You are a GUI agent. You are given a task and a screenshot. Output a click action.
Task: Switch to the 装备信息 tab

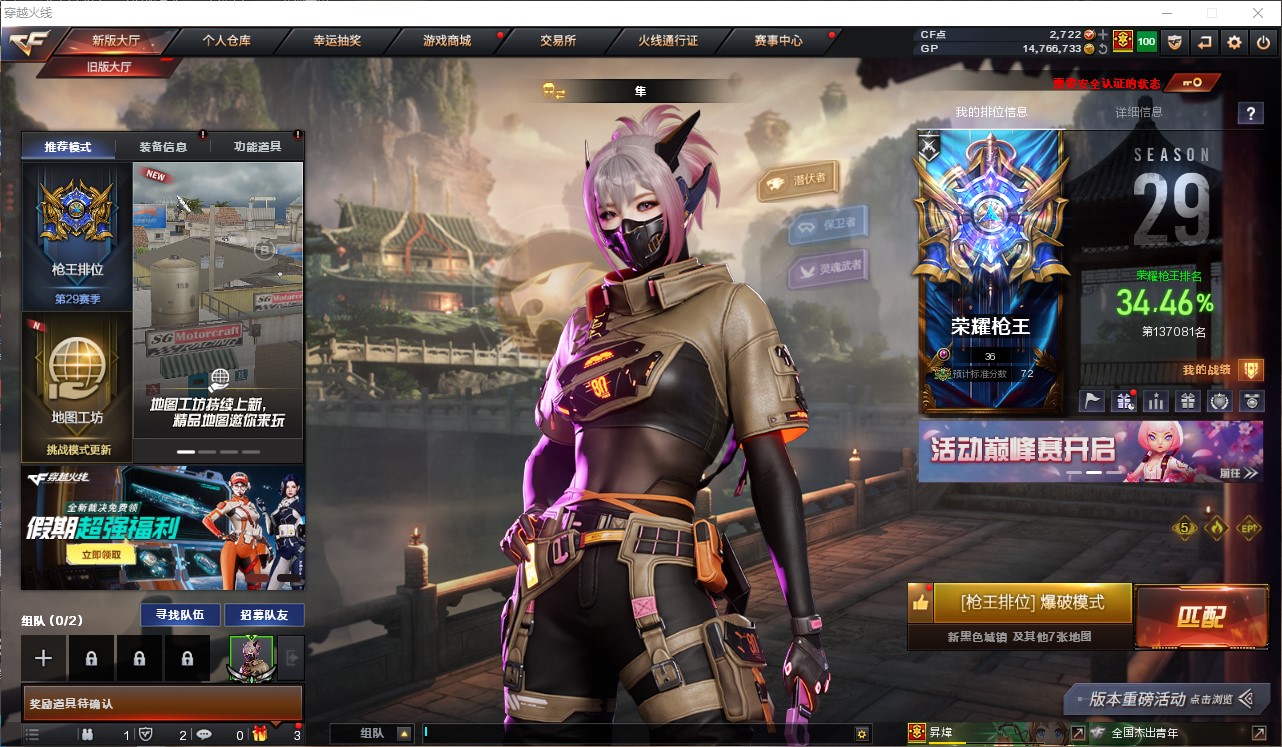[x=162, y=147]
